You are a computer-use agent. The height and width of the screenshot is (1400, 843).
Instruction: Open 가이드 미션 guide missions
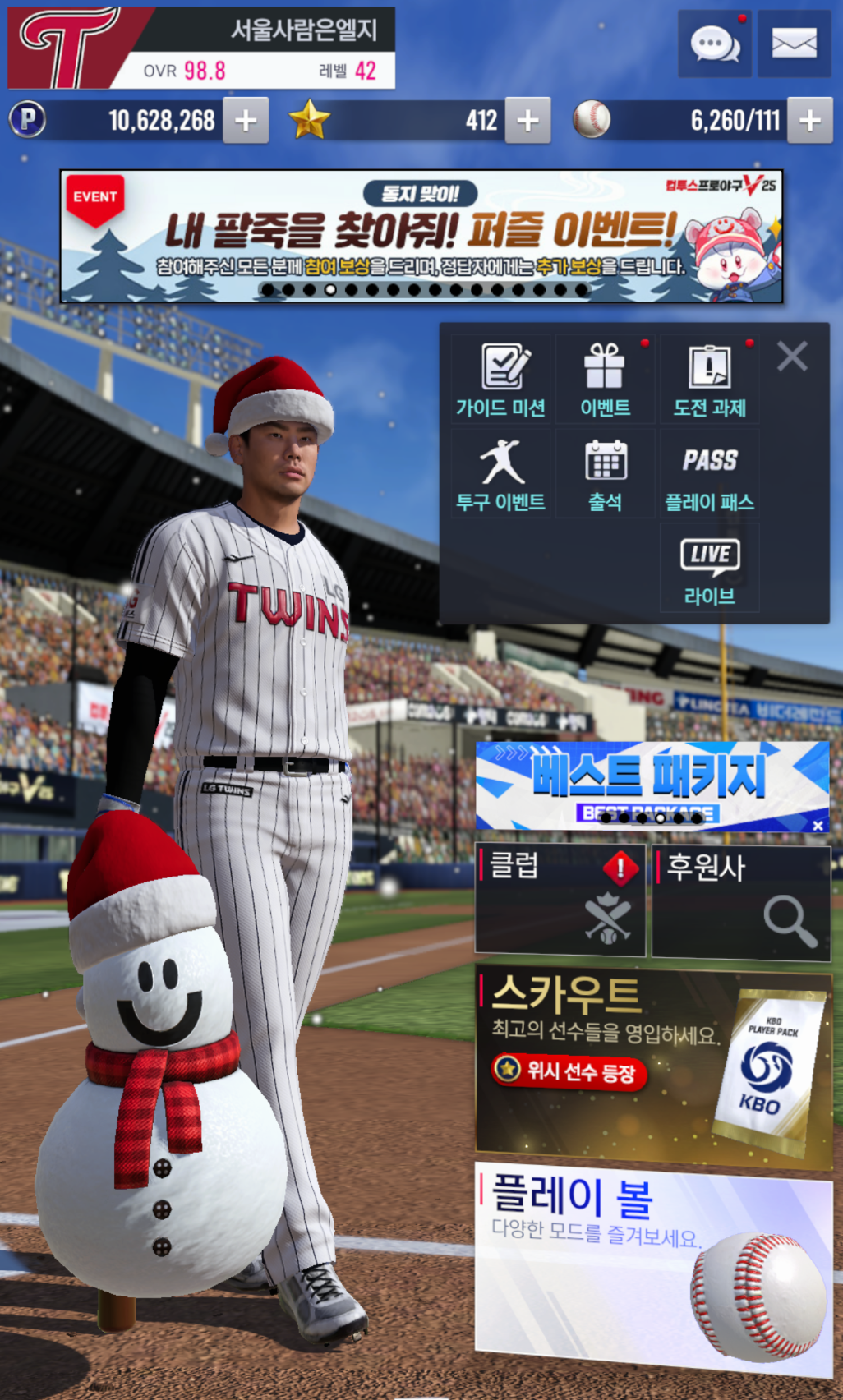(x=501, y=380)
